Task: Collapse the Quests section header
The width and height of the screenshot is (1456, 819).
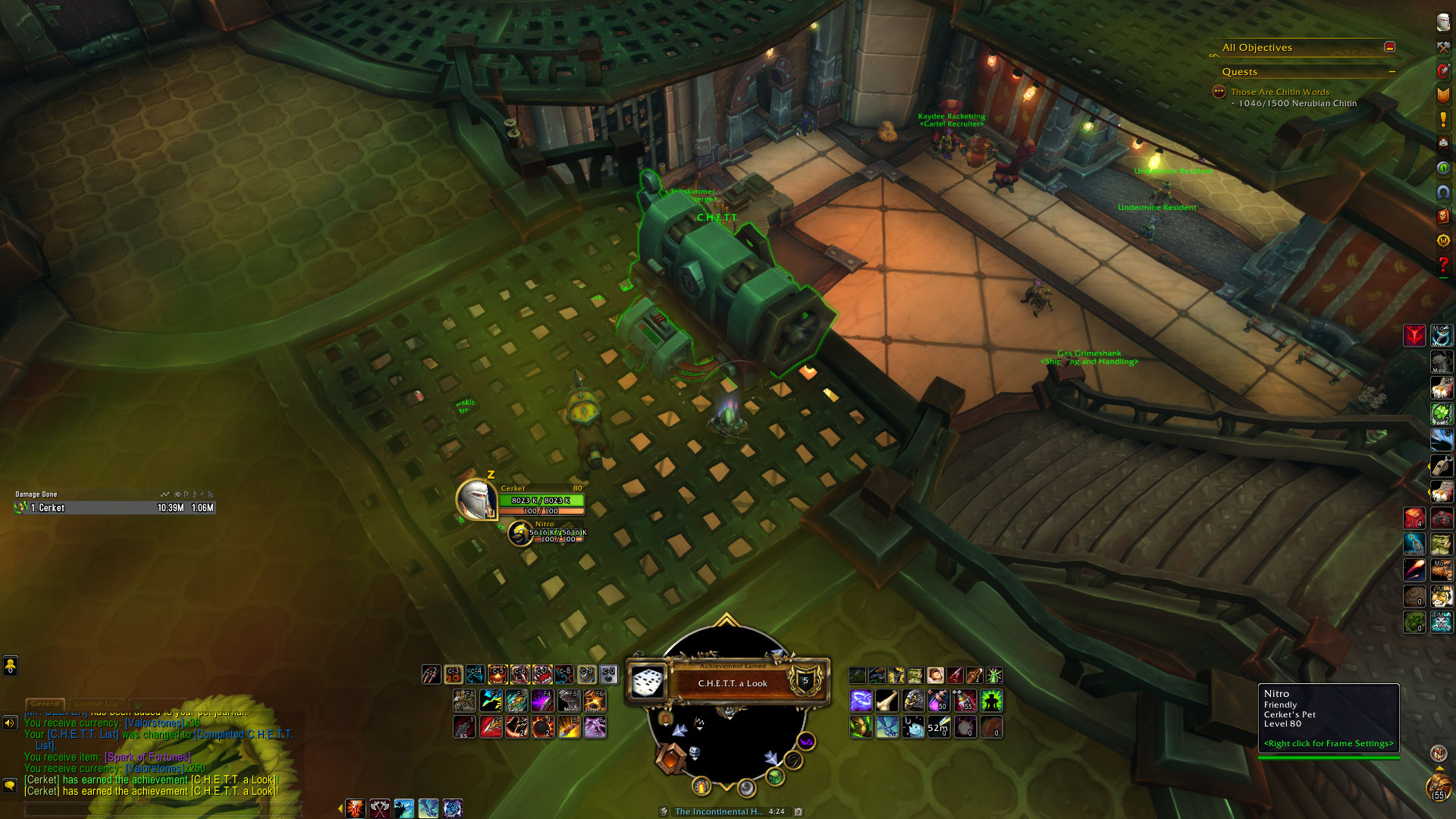Action: (x=1392, y=72)
